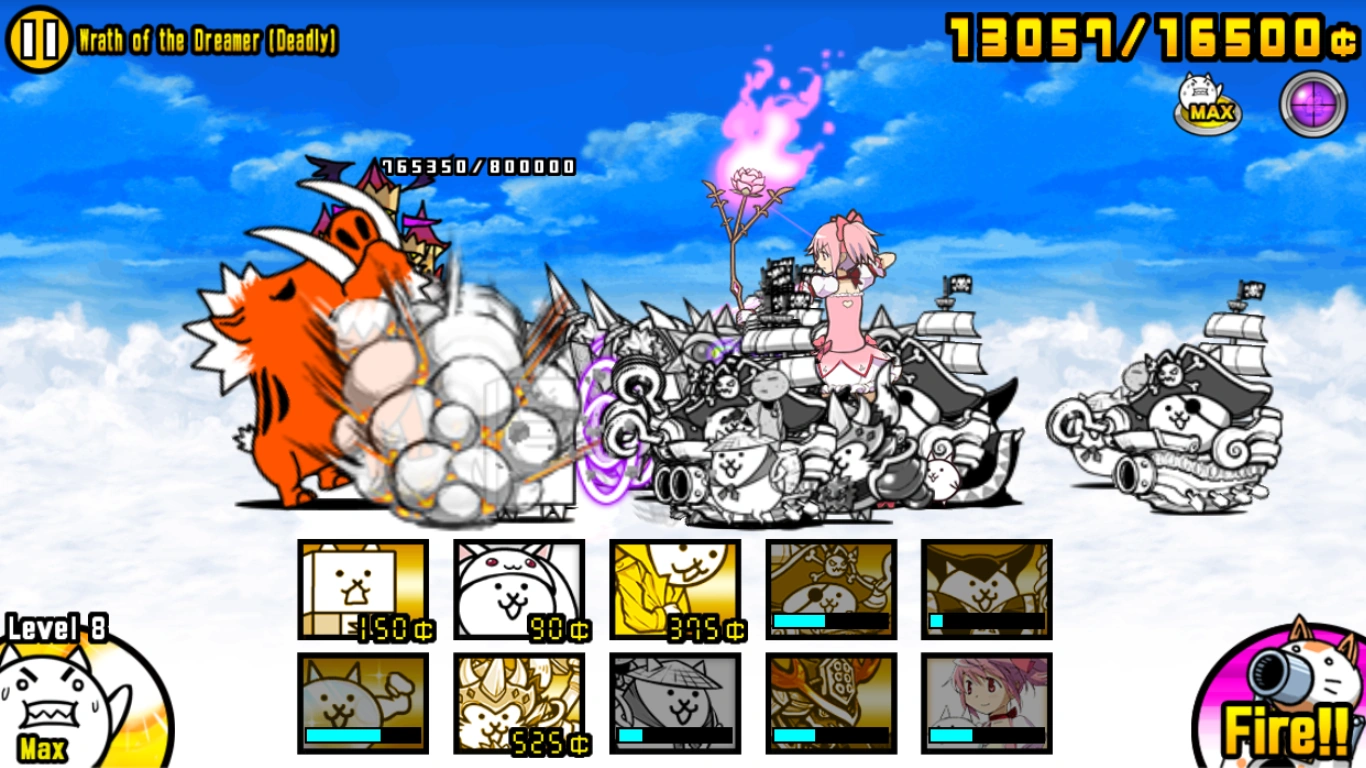Deploy the yellow raincoat cat for 375¢

pos(674,590)
